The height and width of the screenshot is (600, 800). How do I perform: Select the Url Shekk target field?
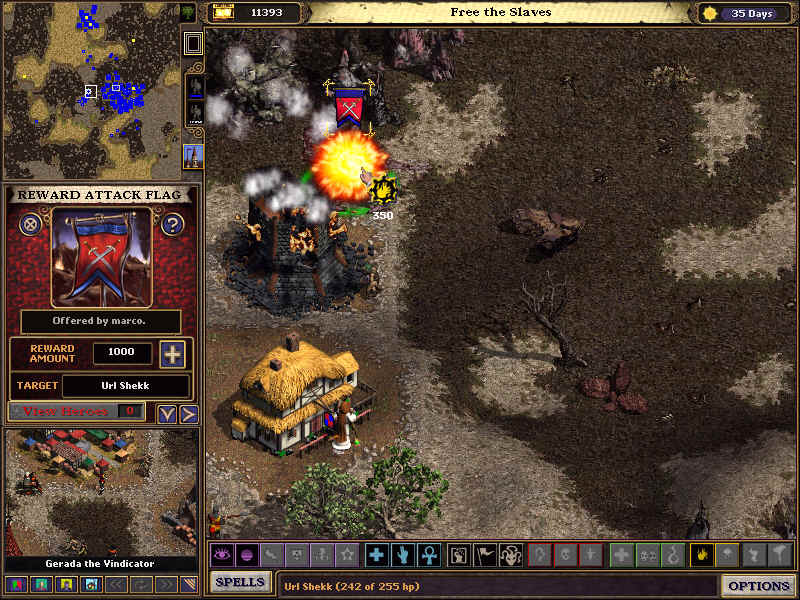coord(125,386)
